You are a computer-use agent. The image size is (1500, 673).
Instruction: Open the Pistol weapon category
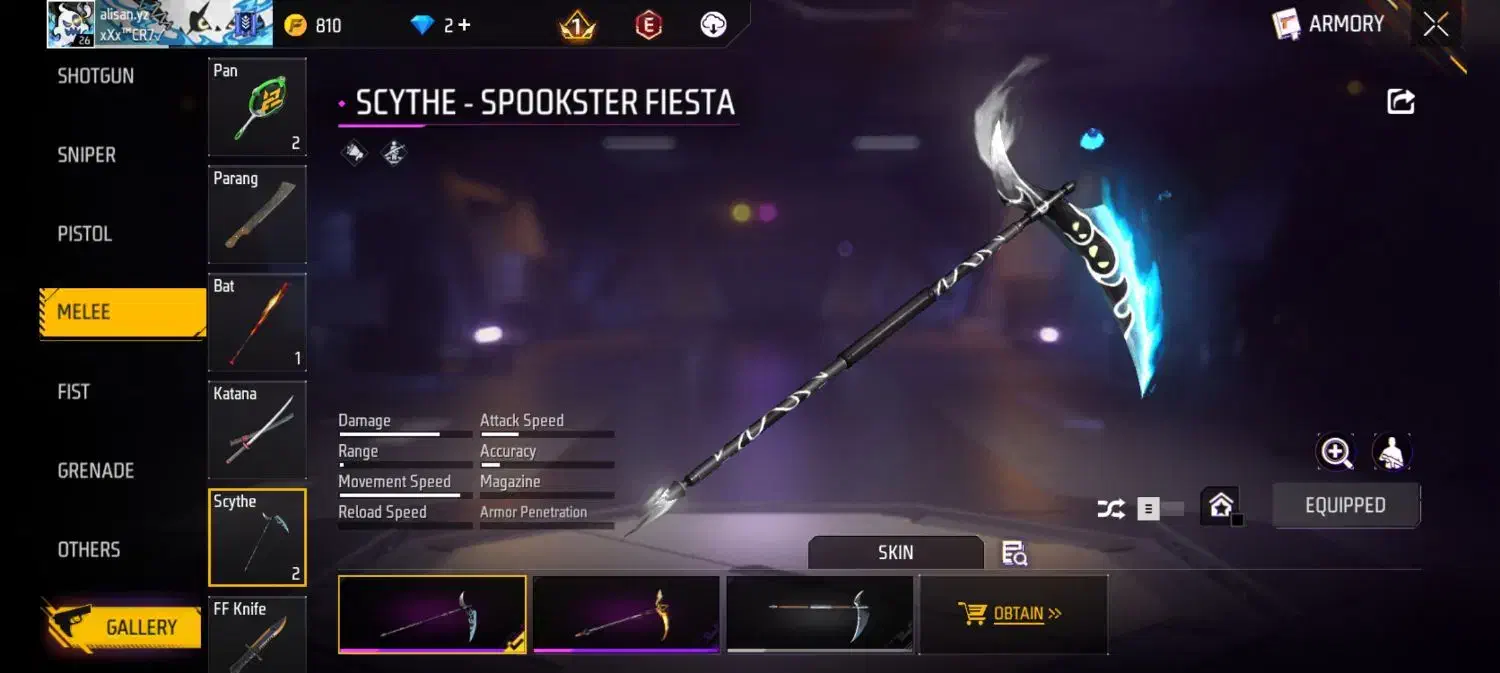pyautogui.click(x=85, y=234)
